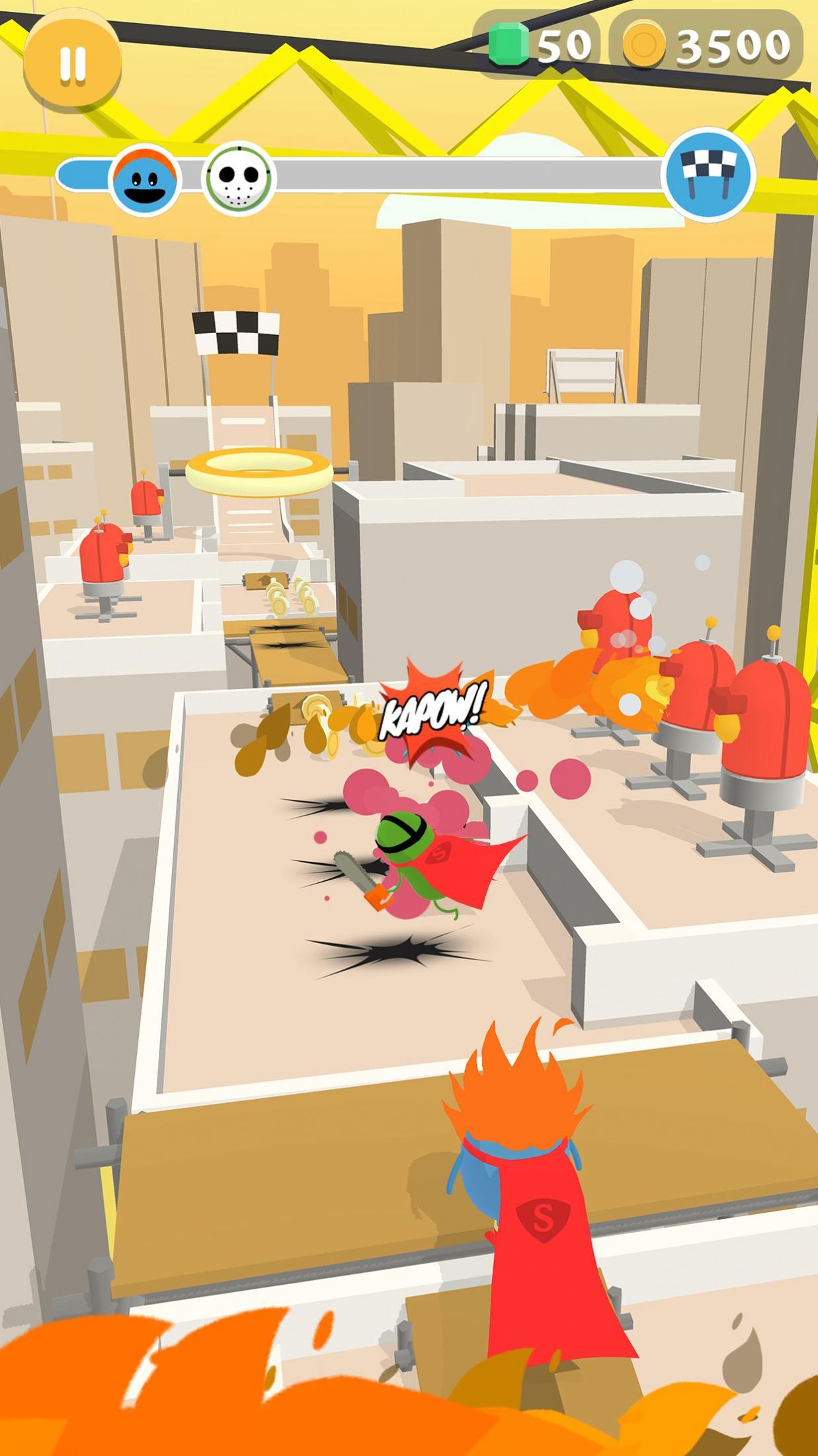
Task: Pause the game with the orange button
Action: click(x=72, y=63)
